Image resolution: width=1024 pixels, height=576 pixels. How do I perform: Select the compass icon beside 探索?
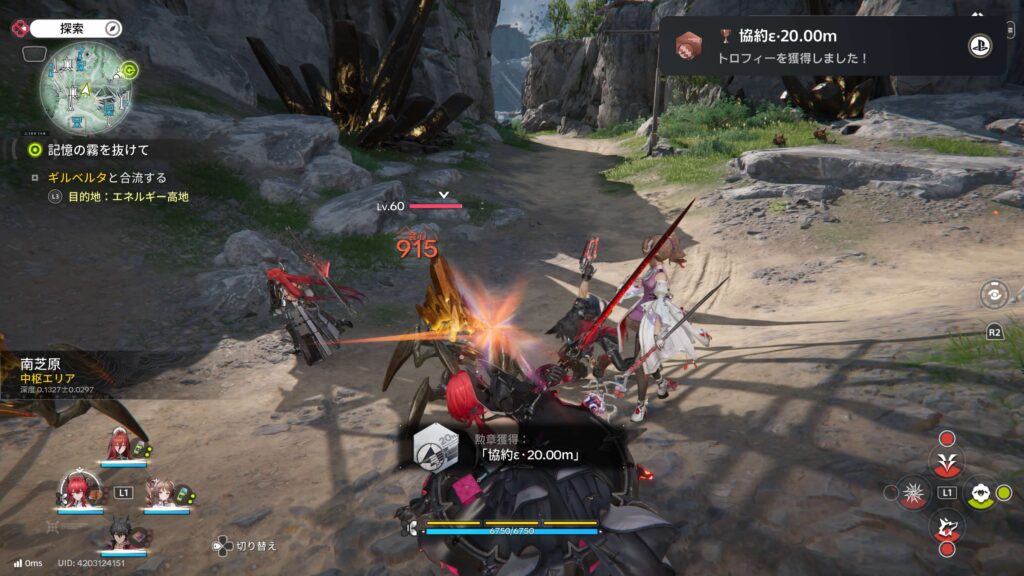[112, 28]
